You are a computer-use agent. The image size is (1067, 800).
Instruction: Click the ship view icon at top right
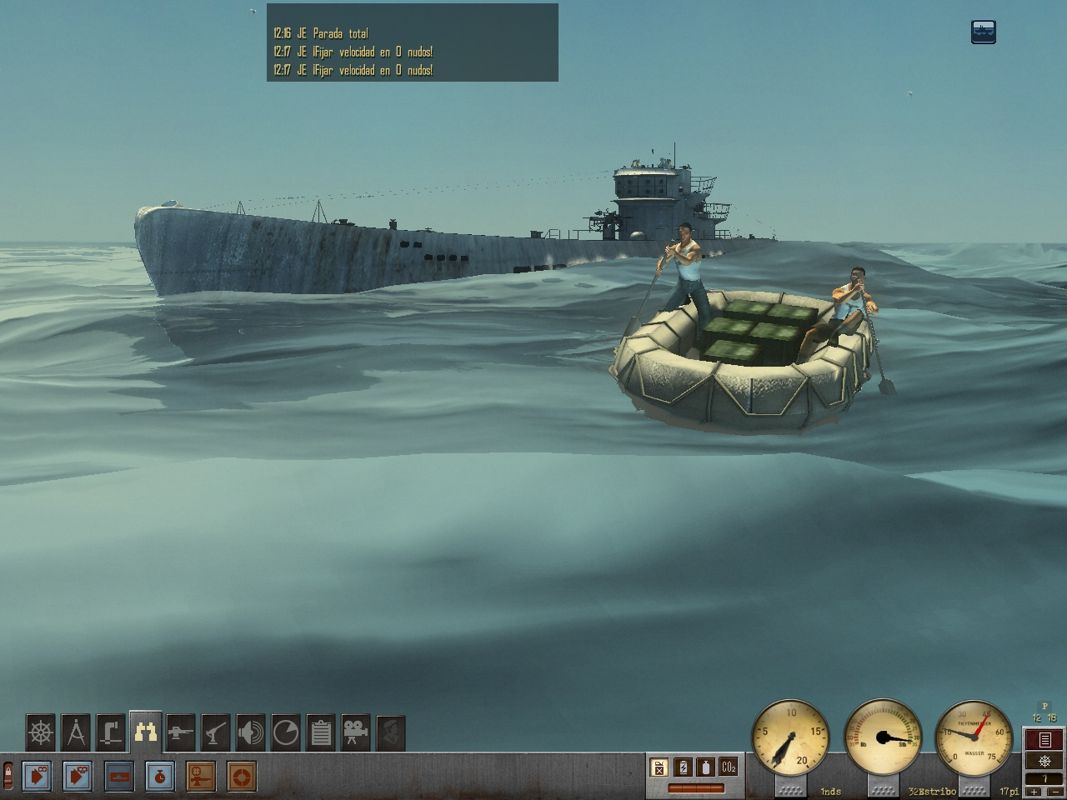click(x=983, y=32)
